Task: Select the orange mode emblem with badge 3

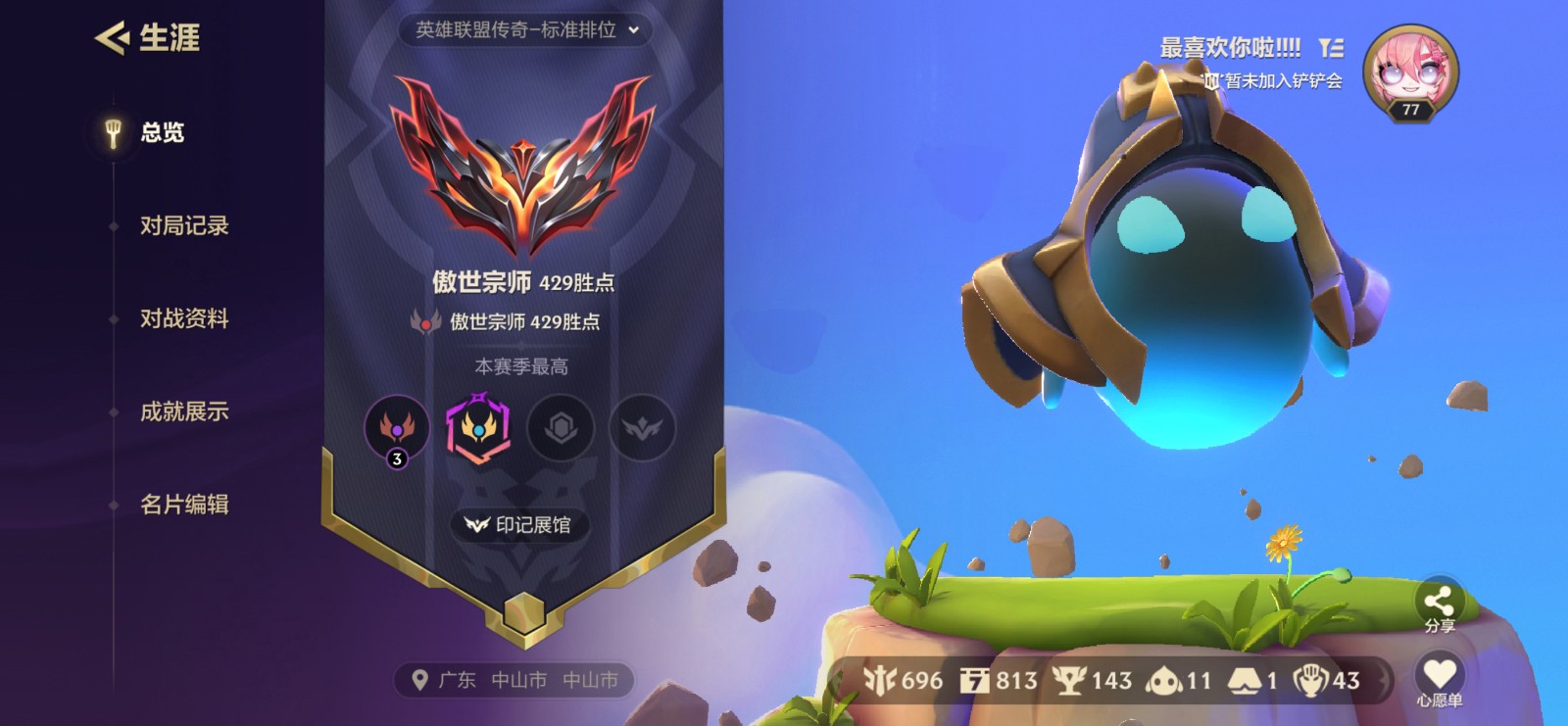Action: point(396,429)
